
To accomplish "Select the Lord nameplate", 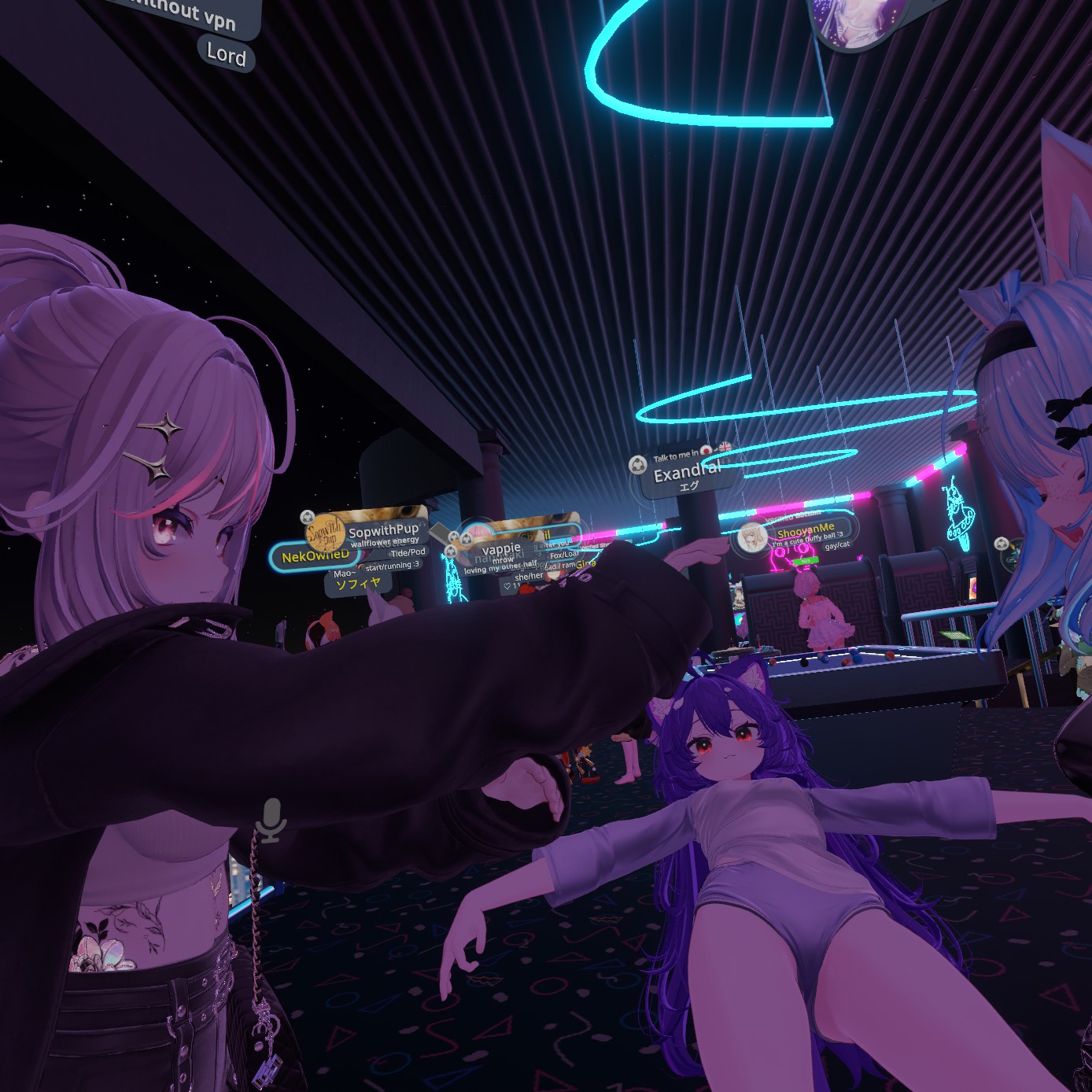I will [x=226, y=53].
